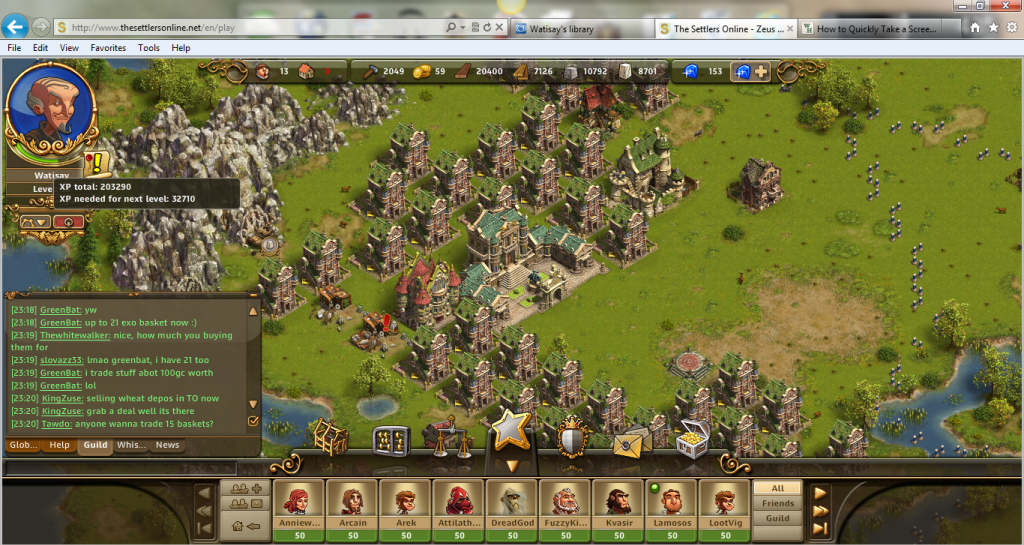1024x545 pixels.
Task: Open the mail envelope
Action: (x=631, y=439)
